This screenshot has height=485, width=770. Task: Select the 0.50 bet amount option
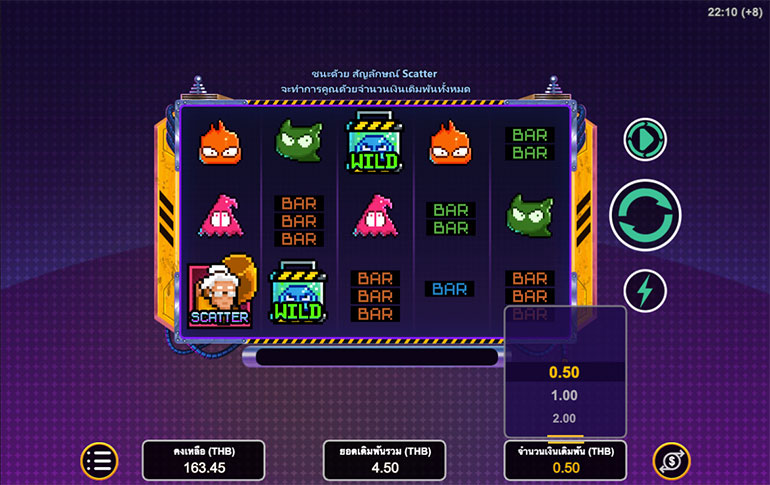pyautogui.click(x=564, y=372)
